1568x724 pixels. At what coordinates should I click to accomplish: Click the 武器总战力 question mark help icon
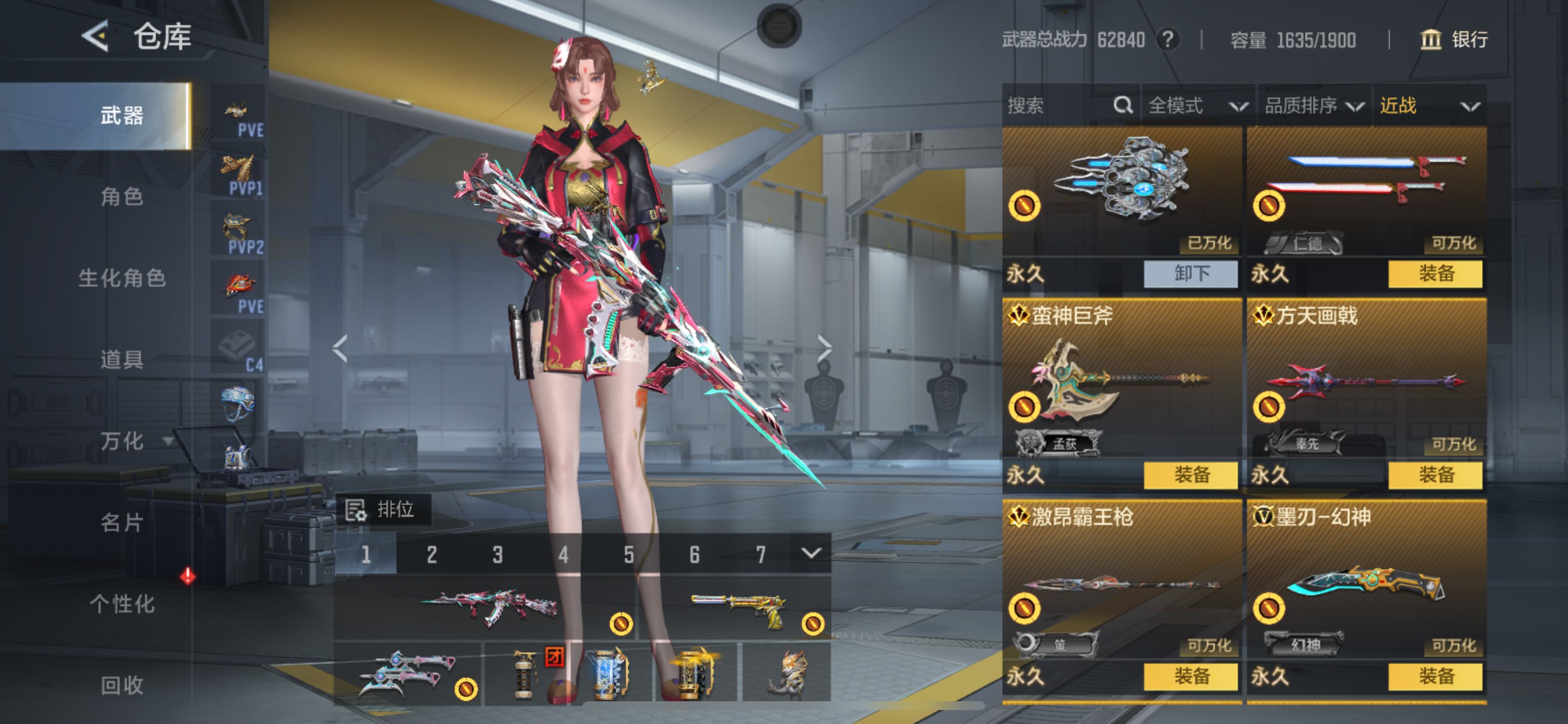coord(1167,40)
